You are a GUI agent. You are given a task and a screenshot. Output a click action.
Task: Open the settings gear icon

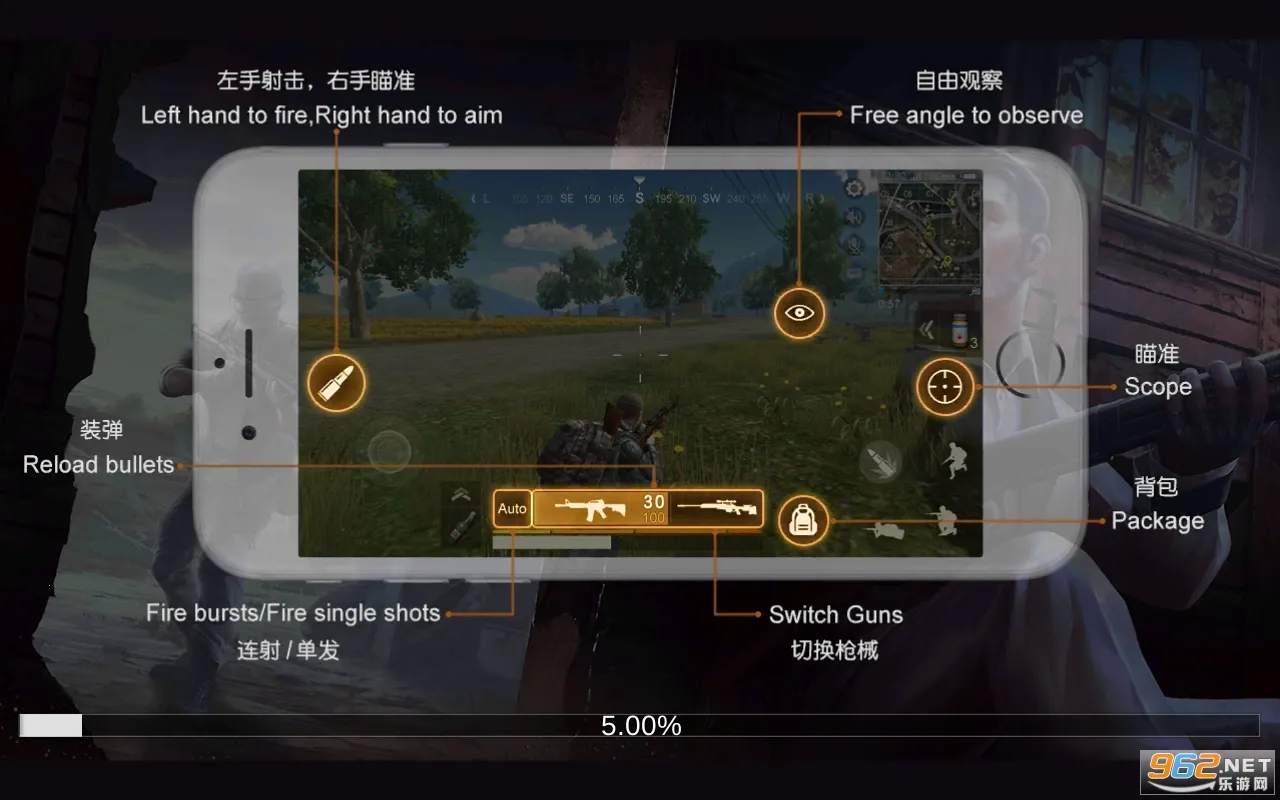tap(855, 189)
